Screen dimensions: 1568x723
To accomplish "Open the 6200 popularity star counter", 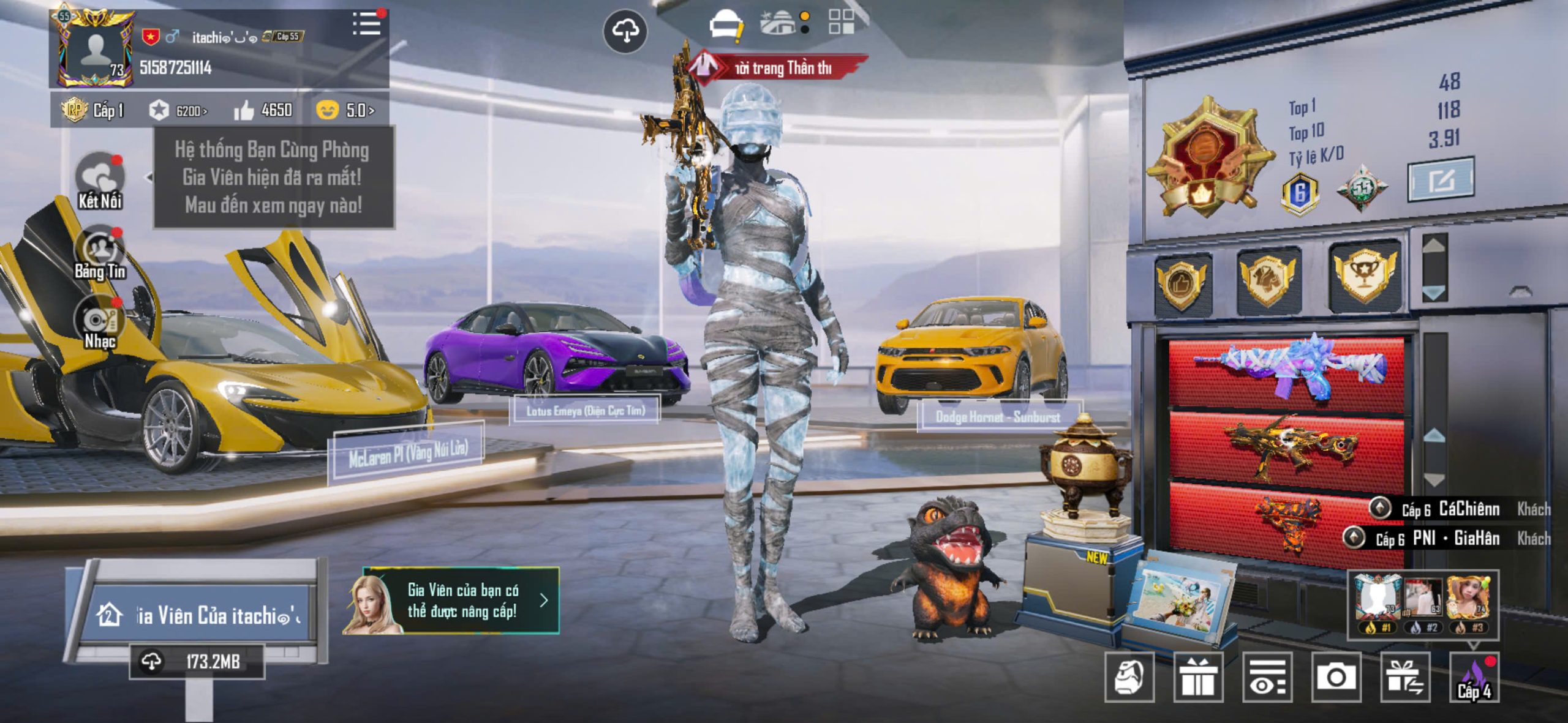I will click(178, 111).
